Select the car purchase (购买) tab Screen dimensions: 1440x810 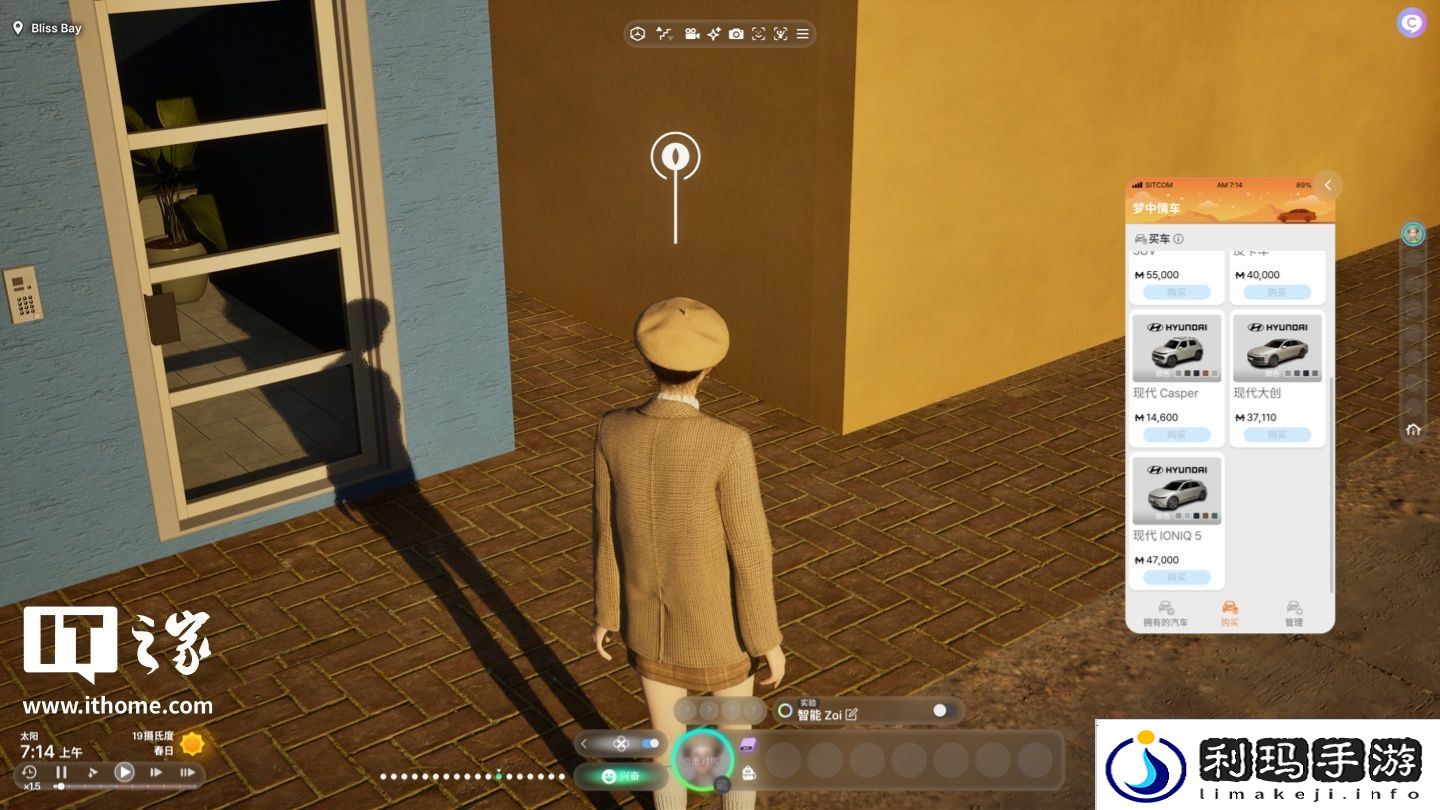1230,614
